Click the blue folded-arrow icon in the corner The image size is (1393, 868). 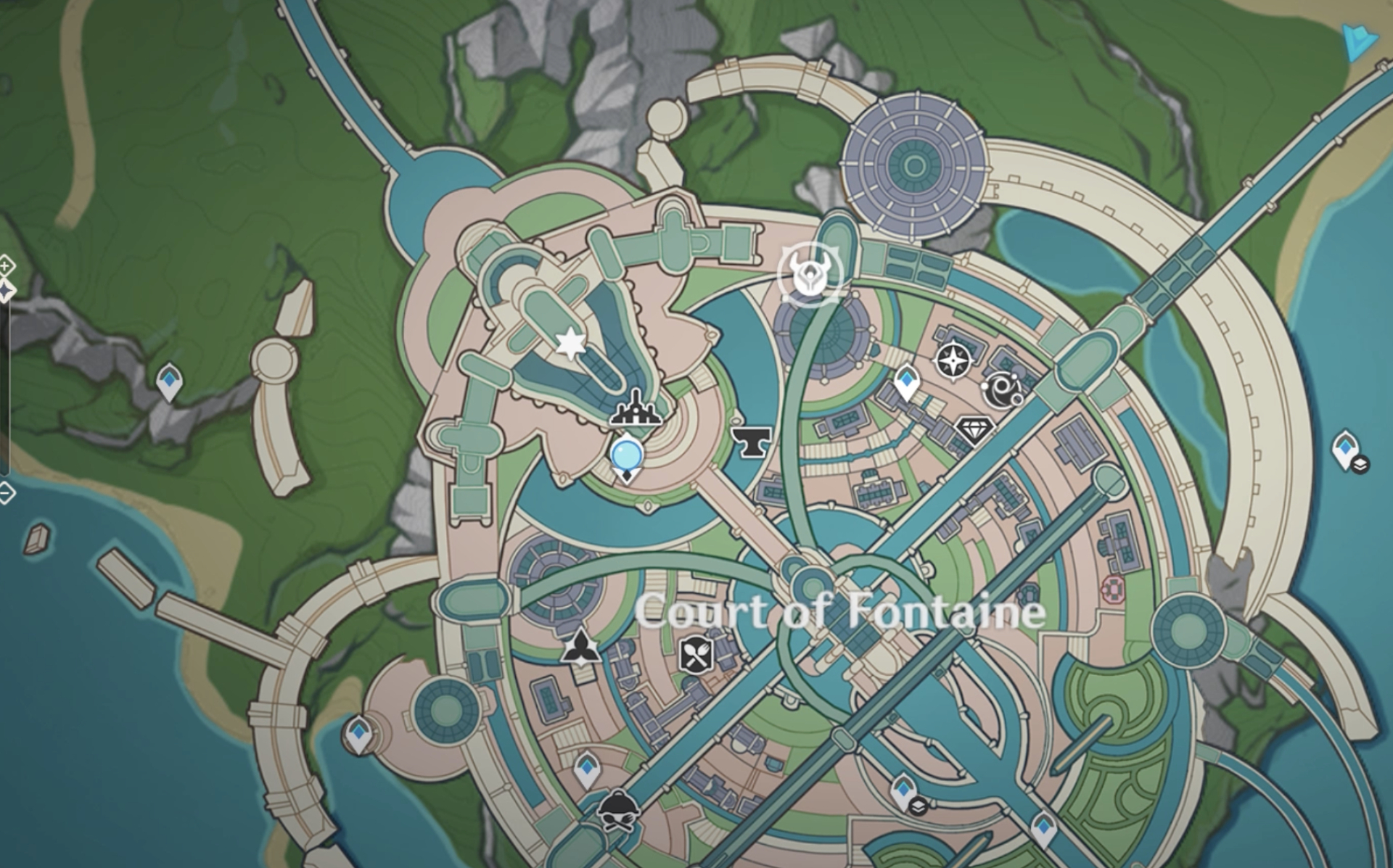1358,42
